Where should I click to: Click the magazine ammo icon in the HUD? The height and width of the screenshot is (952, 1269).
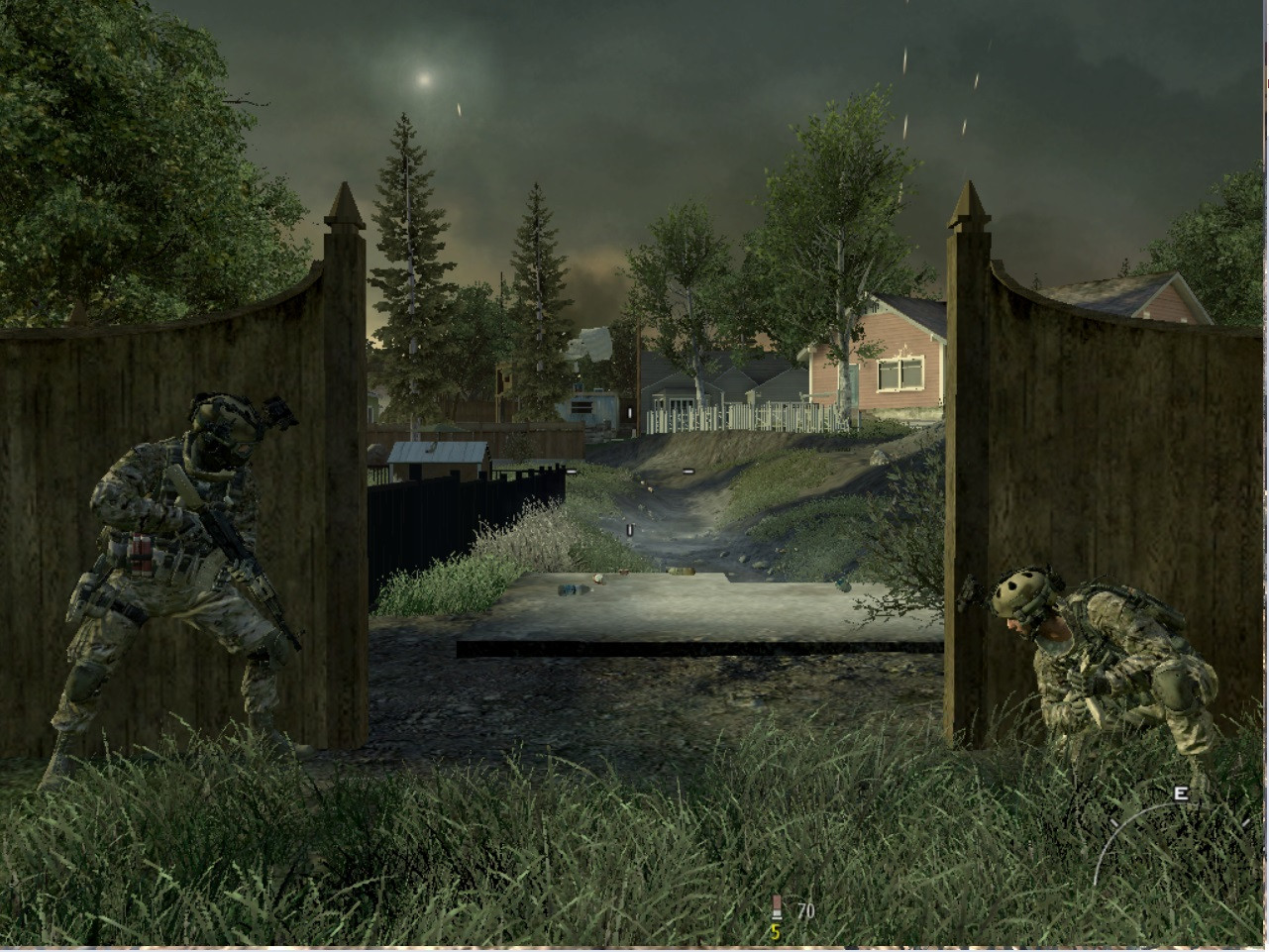coord(777,904)
